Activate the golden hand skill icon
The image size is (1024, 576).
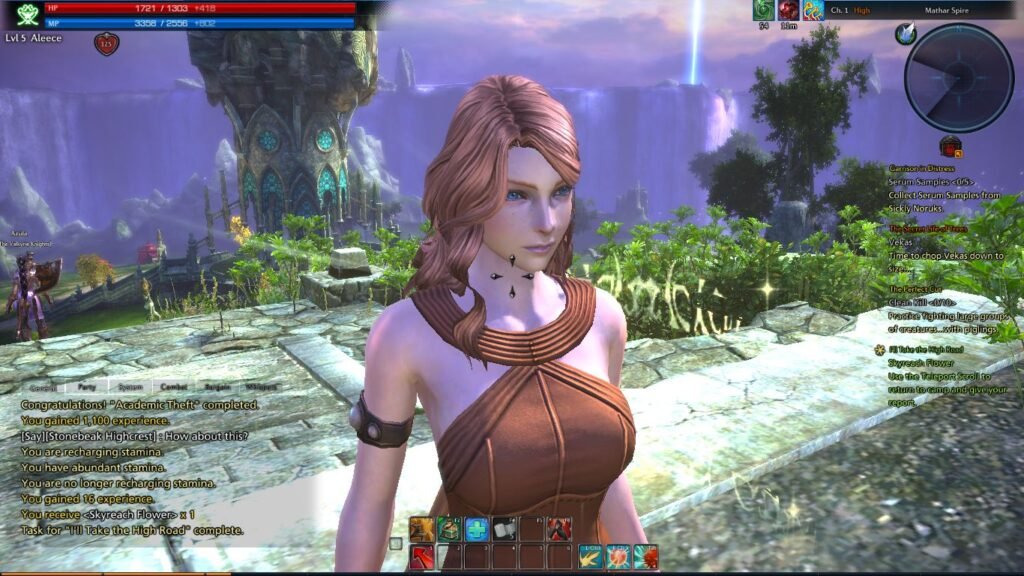(x=422, y=530)
